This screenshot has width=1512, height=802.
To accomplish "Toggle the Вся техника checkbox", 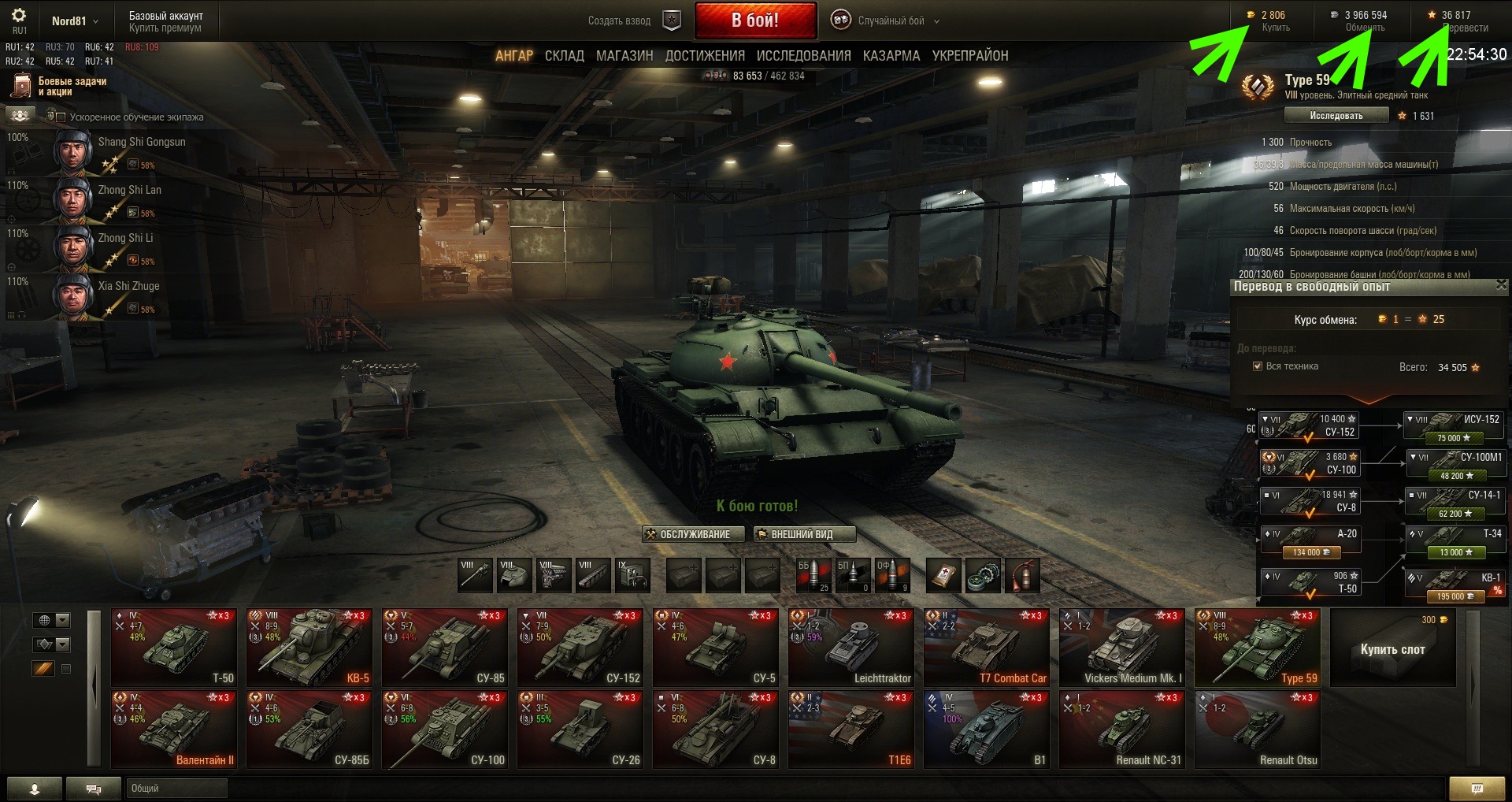I will pyautogui.click(x=1258, y=366).
